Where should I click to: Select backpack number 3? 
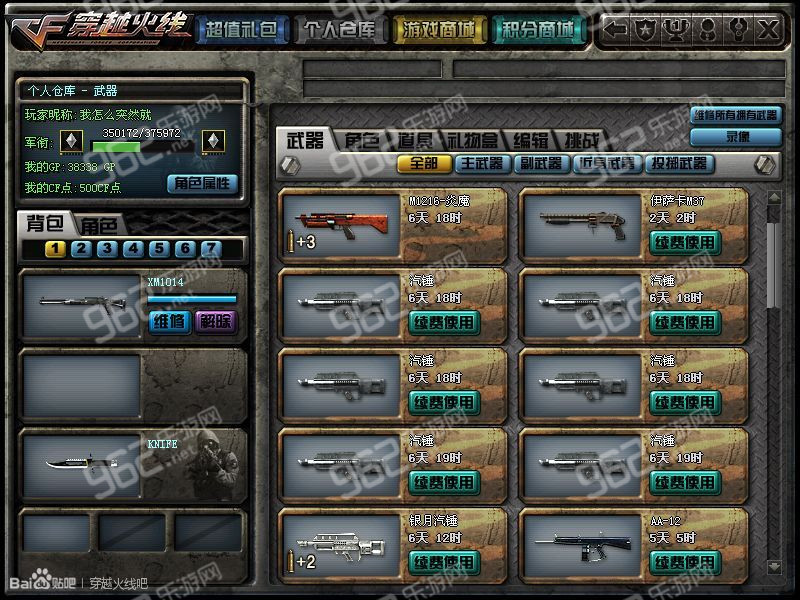coord(107,249)
